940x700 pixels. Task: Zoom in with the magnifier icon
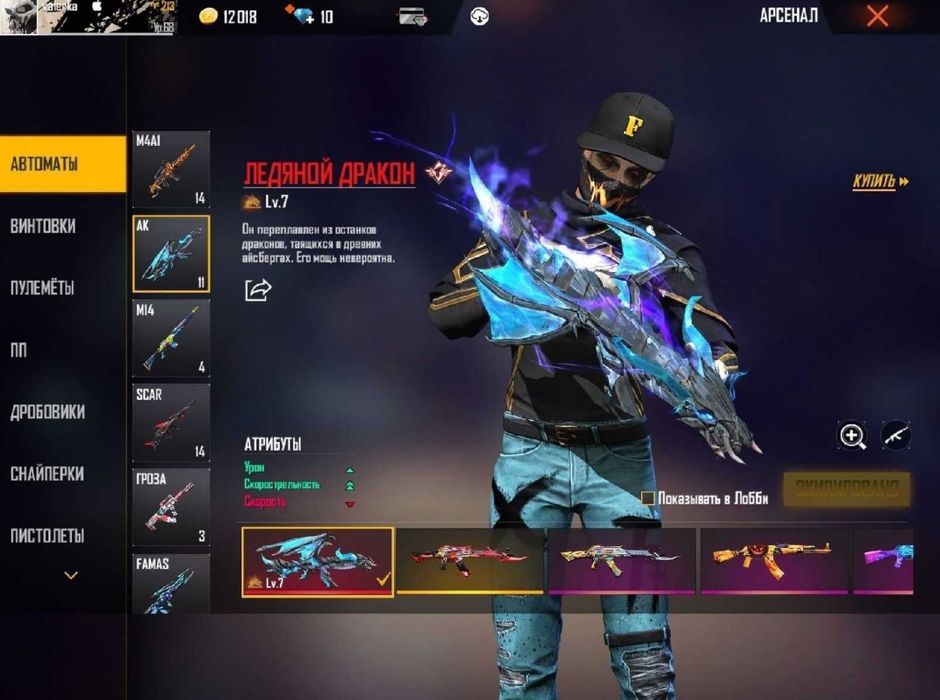(x=852, y=435)
